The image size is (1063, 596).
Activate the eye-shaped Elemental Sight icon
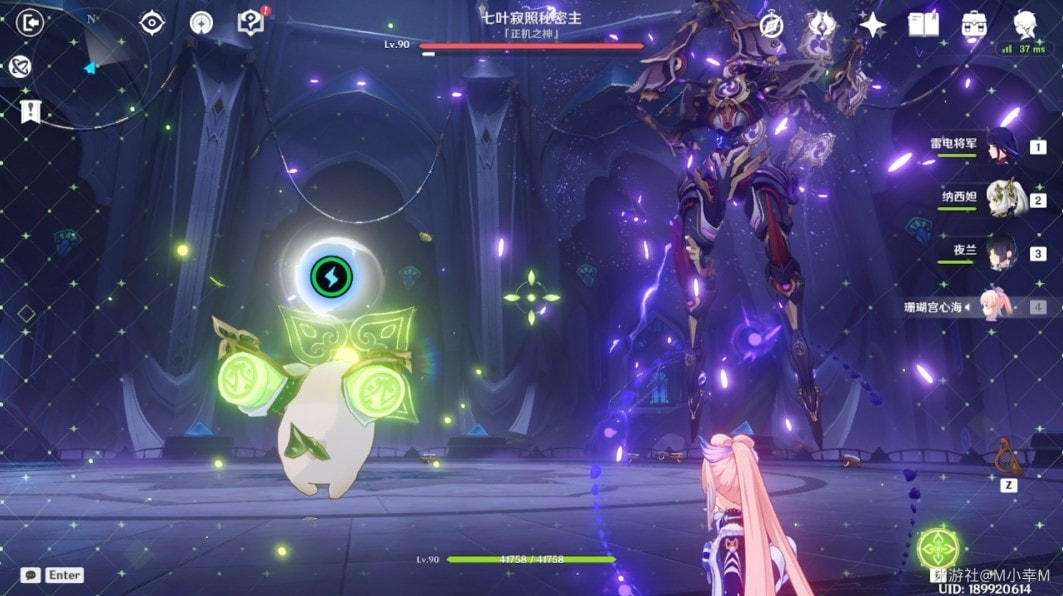pyautogui.click(x=151, y=22)
